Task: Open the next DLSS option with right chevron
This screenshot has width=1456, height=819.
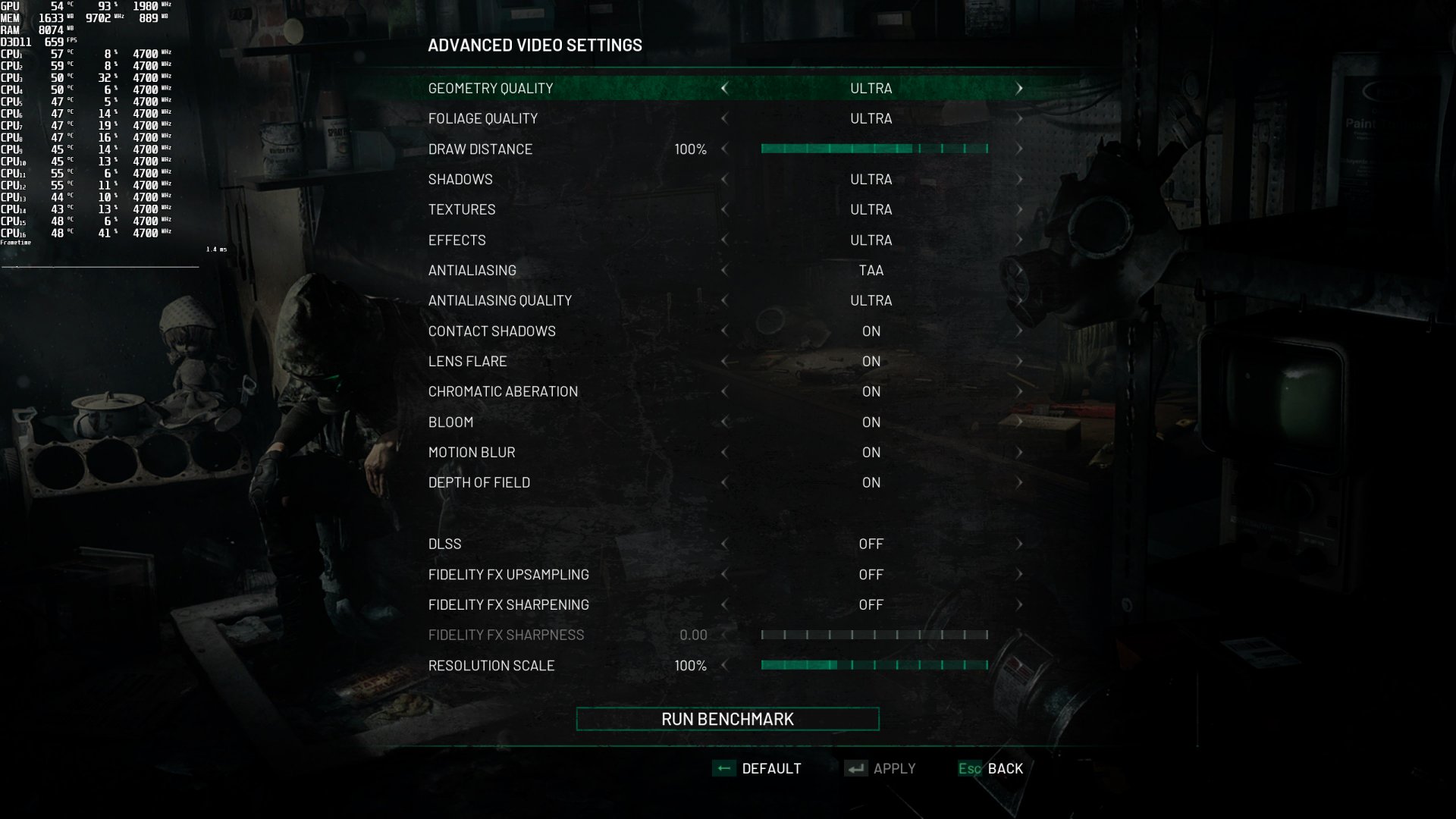Action: pyautogui.click(x=1020, y=543)
